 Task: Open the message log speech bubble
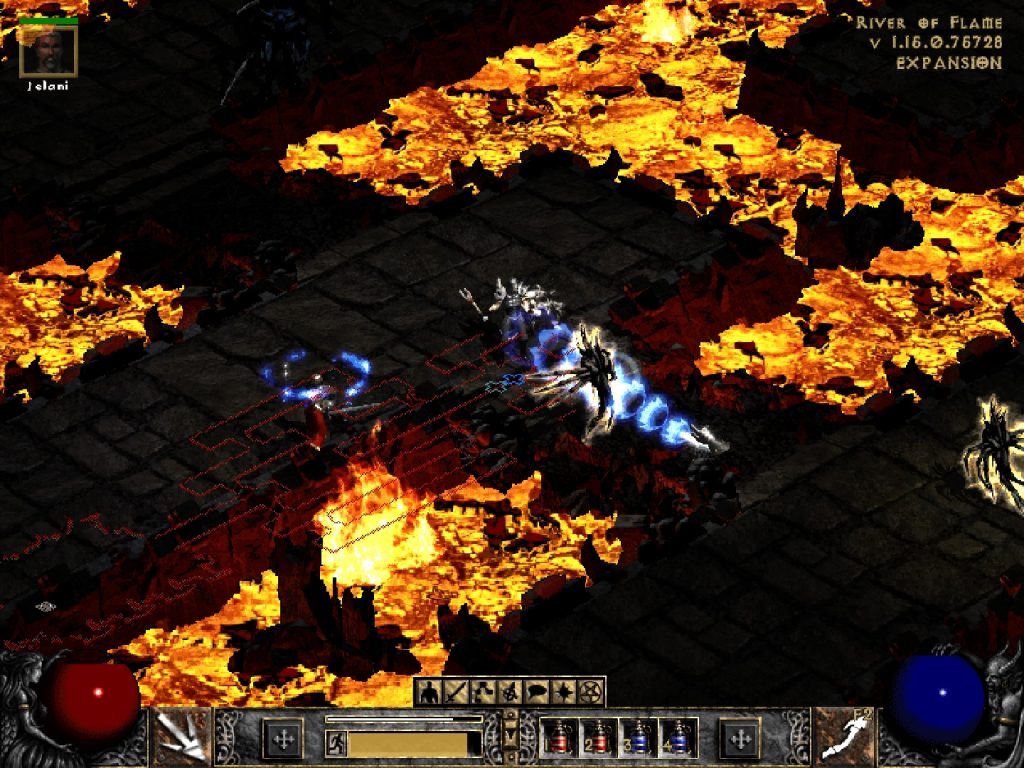click(534, 691)
